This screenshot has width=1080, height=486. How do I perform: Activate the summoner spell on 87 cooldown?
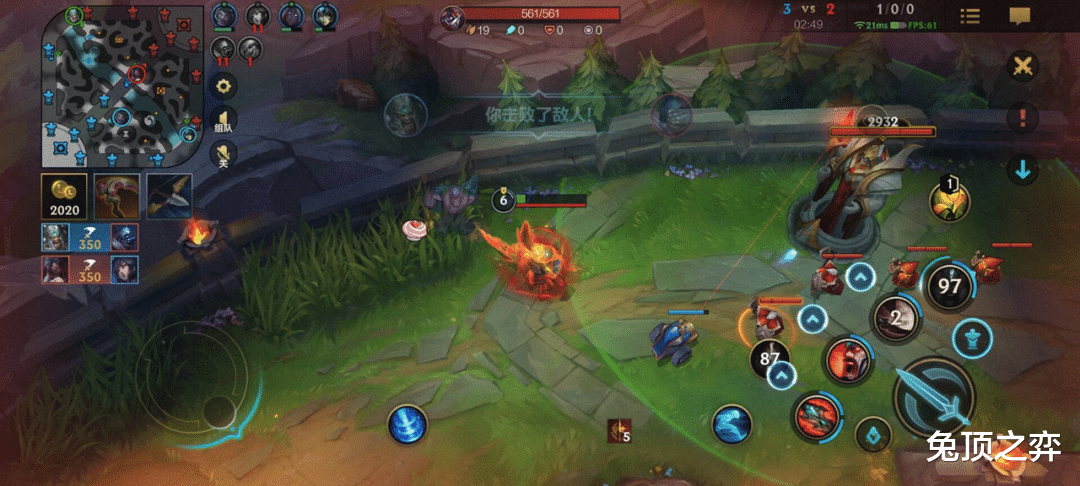pyautogui.click(x=770, y=358)
